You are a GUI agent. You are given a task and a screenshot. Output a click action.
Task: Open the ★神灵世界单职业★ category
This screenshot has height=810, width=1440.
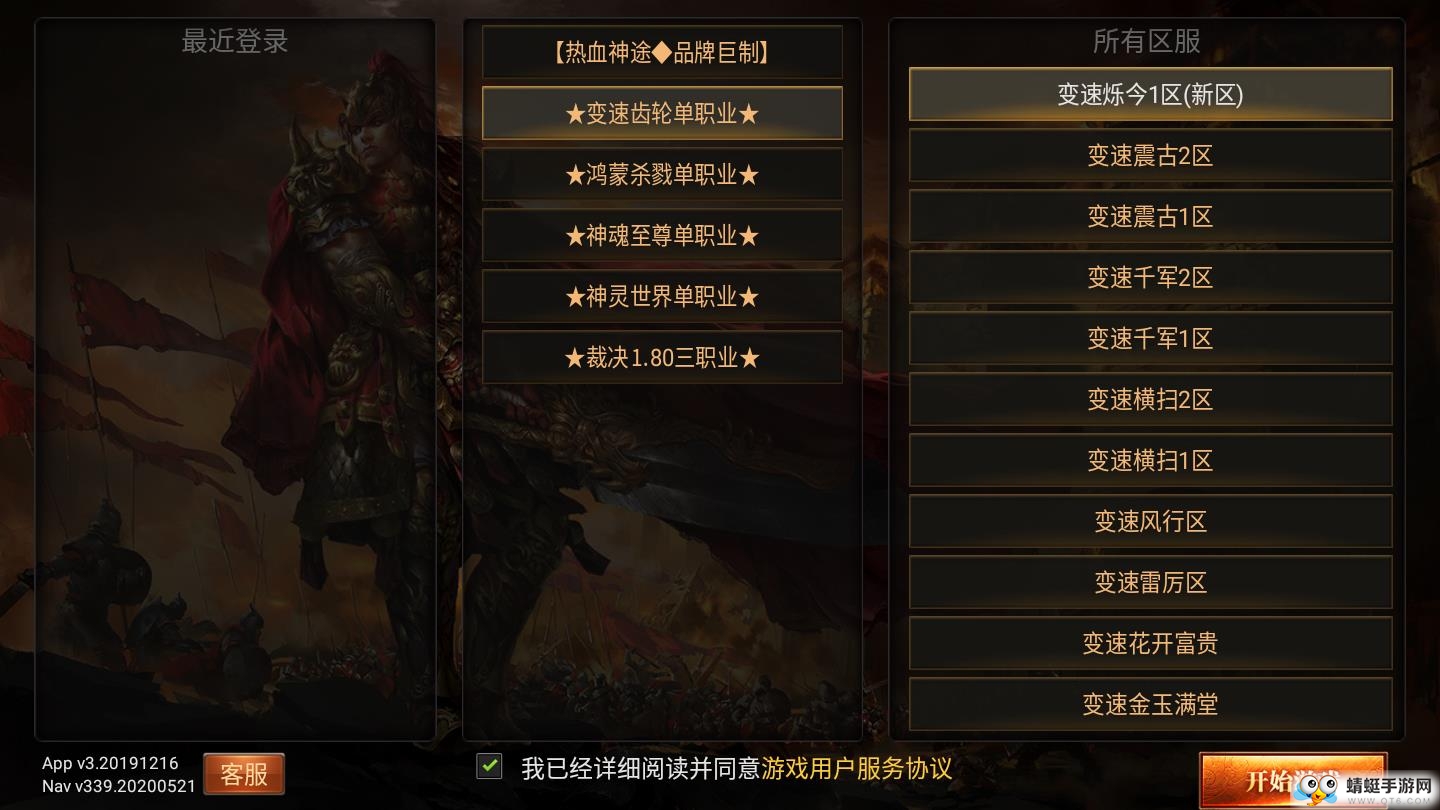pos(662,296)
